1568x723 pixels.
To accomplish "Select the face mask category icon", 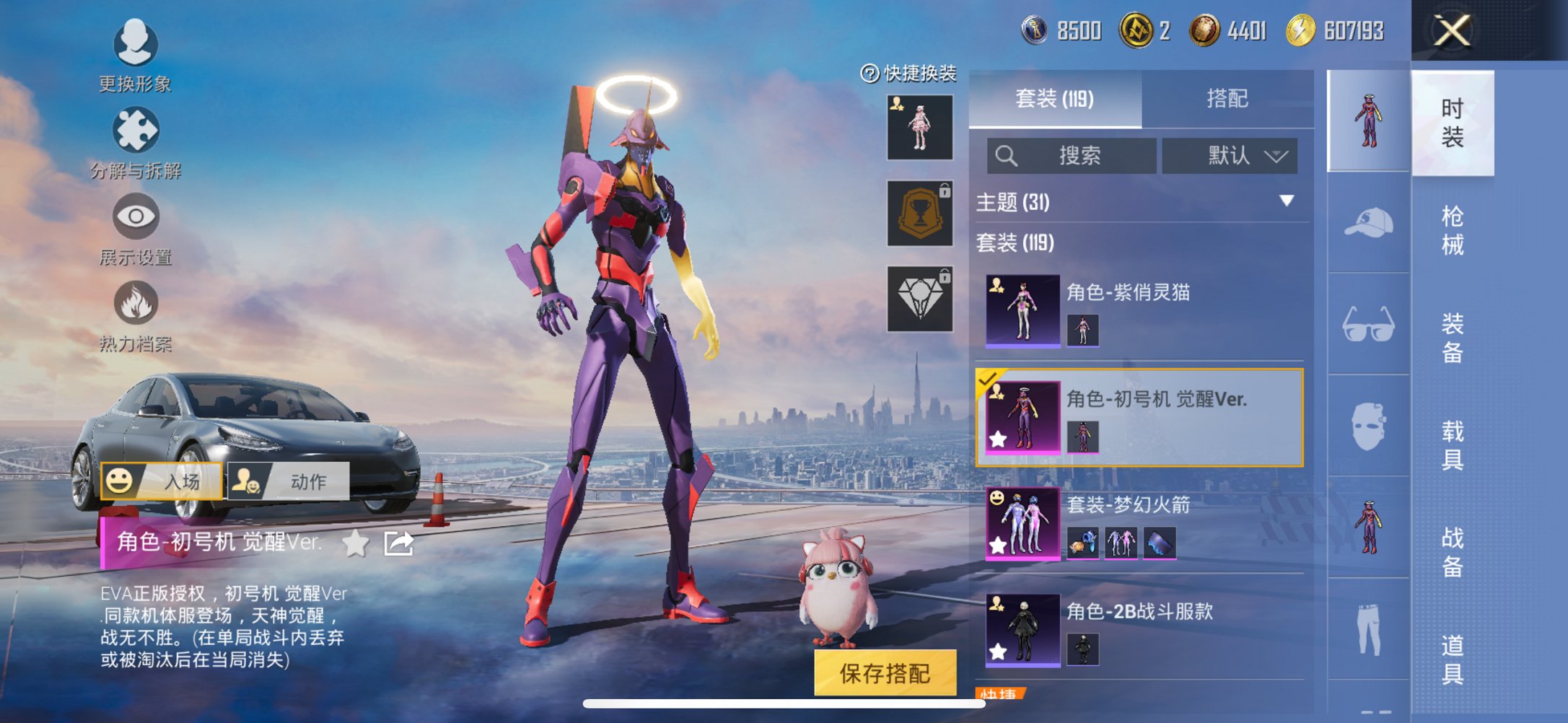I will click(x=1367, y=426).
